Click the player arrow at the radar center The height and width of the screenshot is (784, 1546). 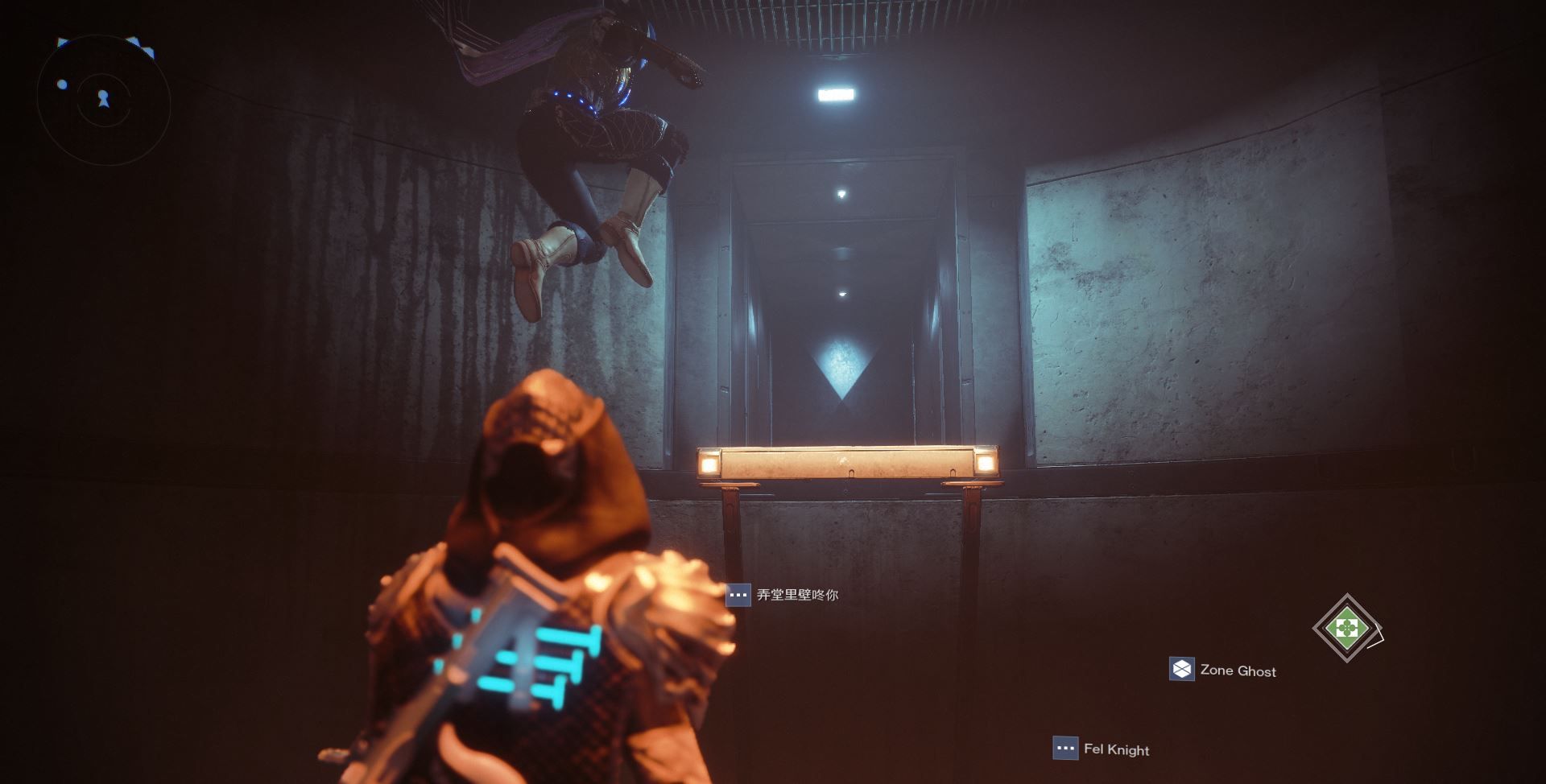(103, 99)
